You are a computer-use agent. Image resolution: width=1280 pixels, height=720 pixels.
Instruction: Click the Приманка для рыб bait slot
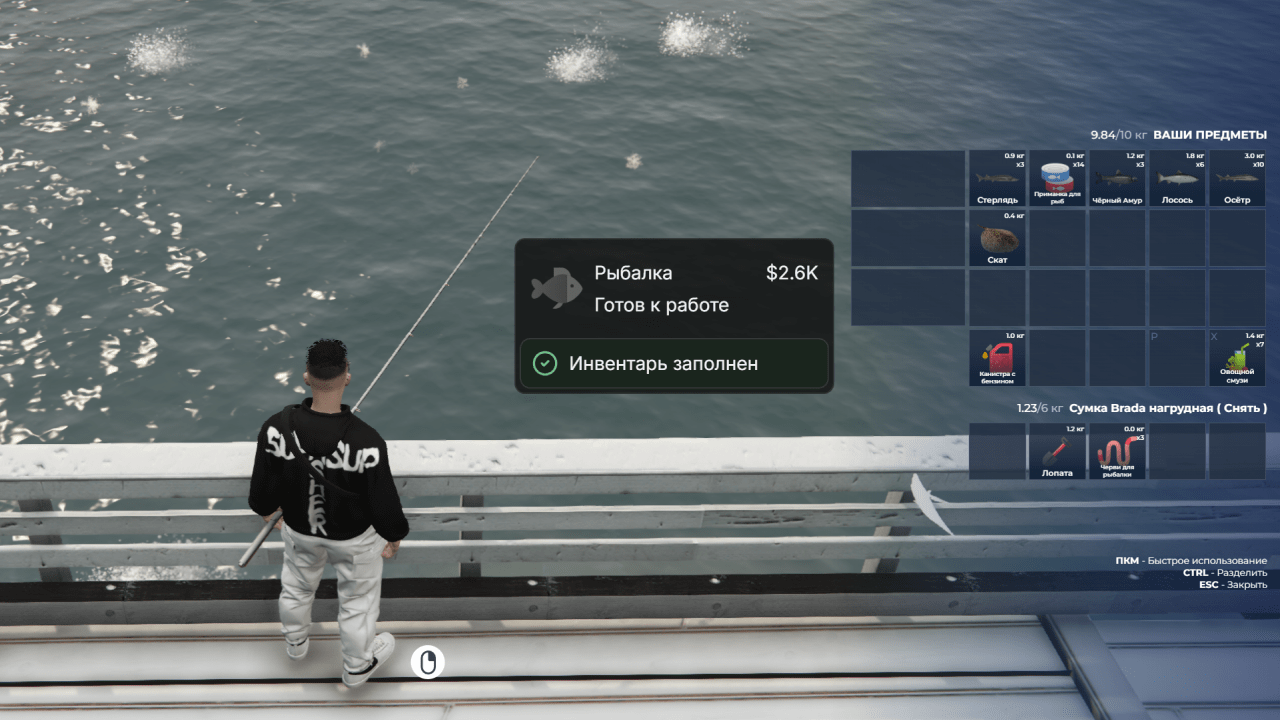[1057, 178]
